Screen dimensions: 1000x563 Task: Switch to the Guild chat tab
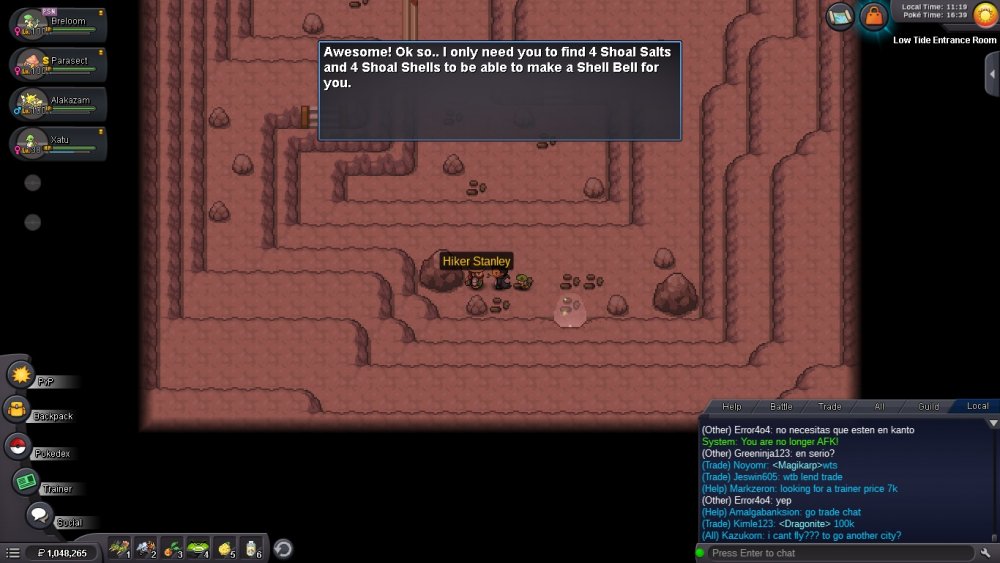click(x=929, y=406)
